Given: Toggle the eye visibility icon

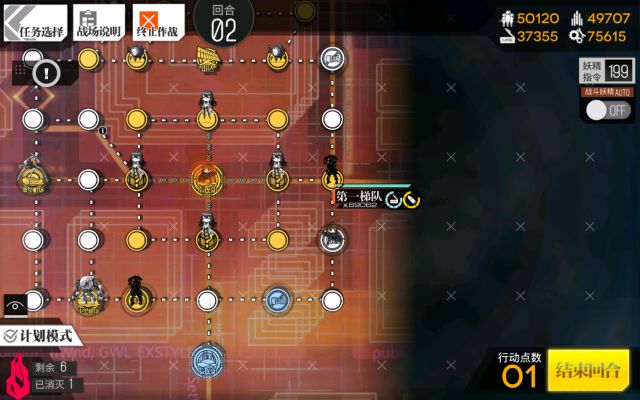Looking at the screenshot, I should 15,300.
